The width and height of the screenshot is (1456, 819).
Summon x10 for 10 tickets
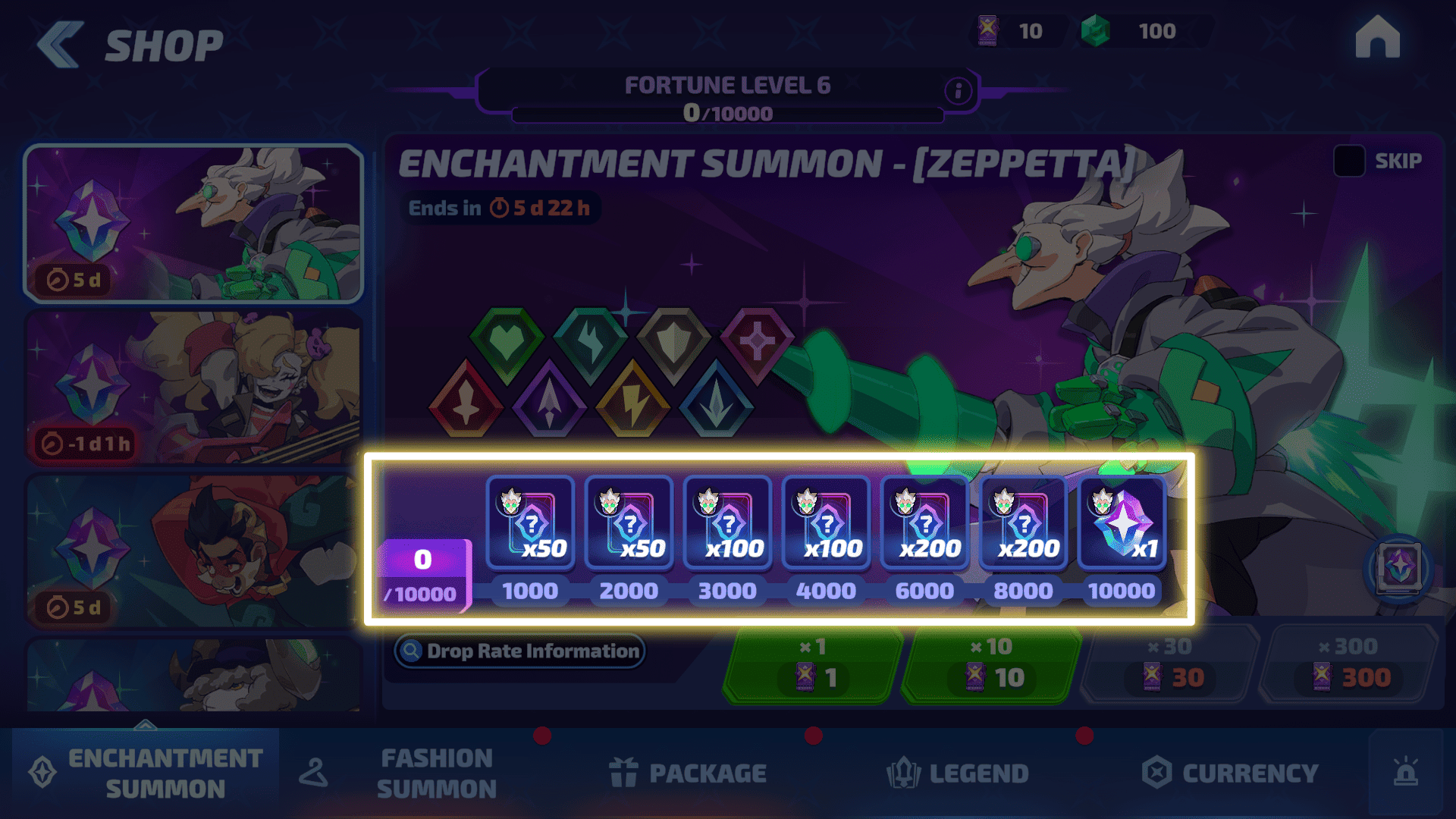990,665
